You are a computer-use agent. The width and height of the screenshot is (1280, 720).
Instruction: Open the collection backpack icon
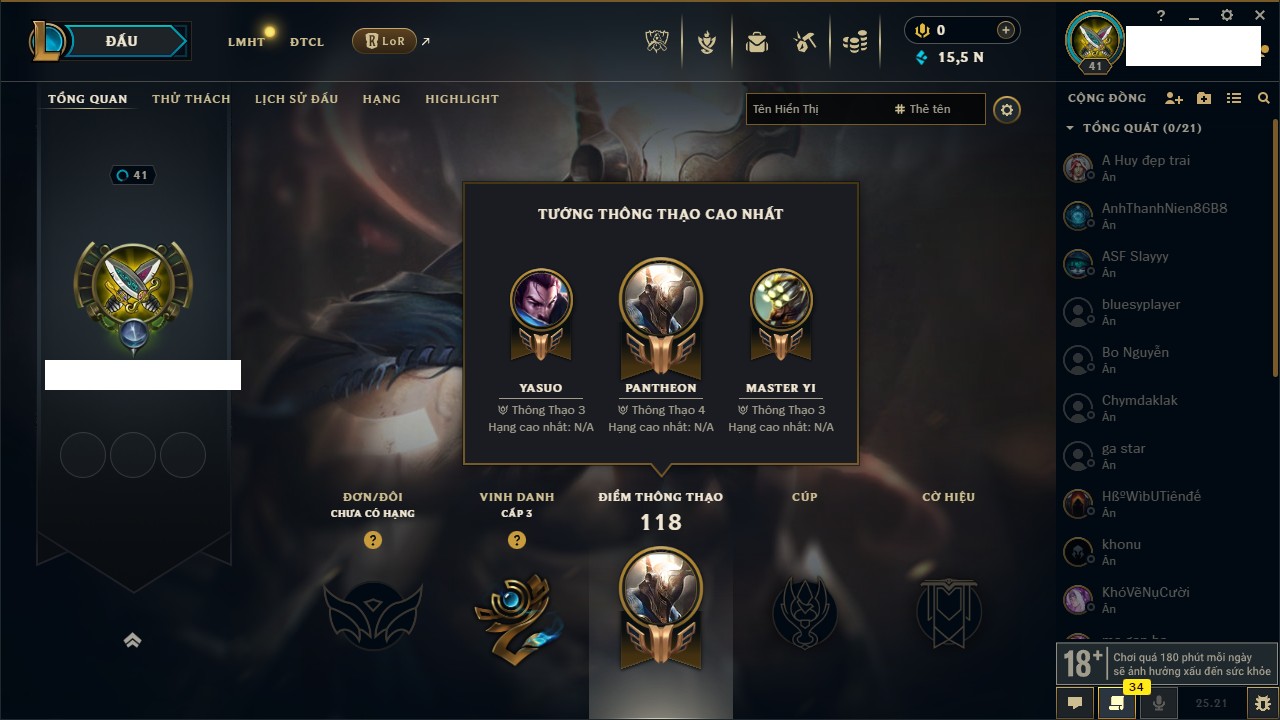coord(757,42)
